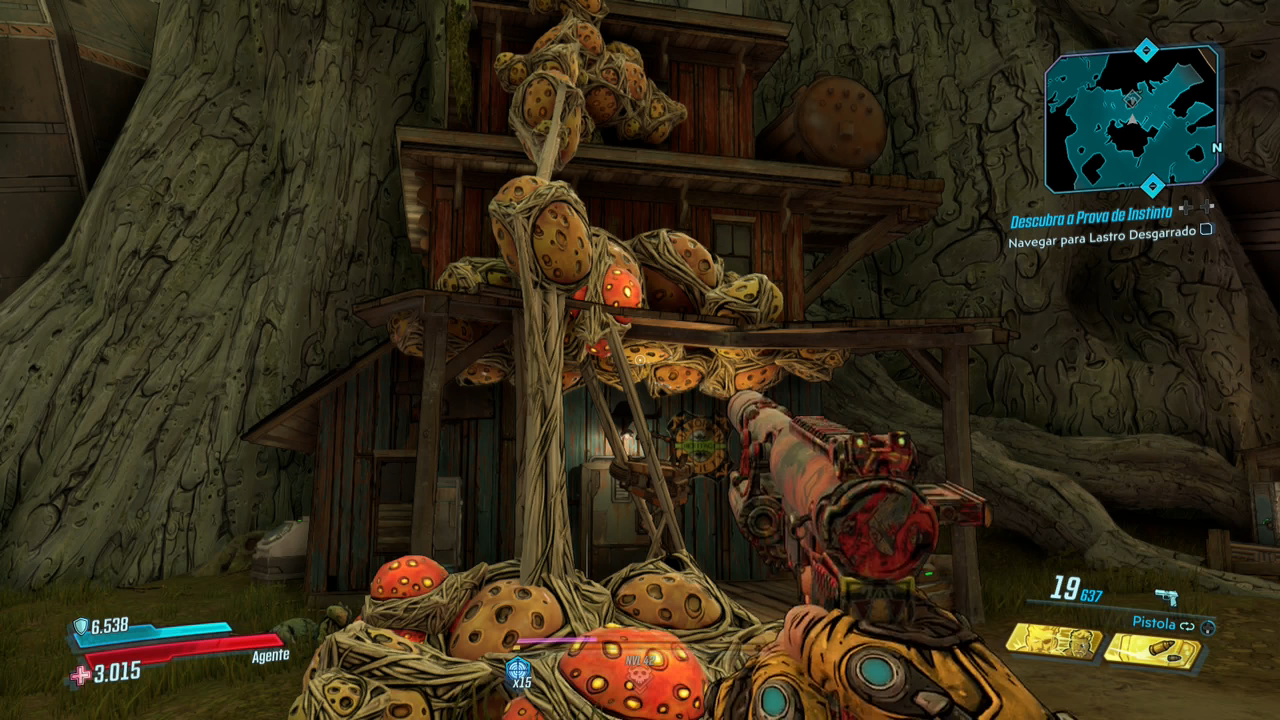This screenshot has height=720, width=1280.
Task: Click the skull level badge icon
Action: (637, 677)
